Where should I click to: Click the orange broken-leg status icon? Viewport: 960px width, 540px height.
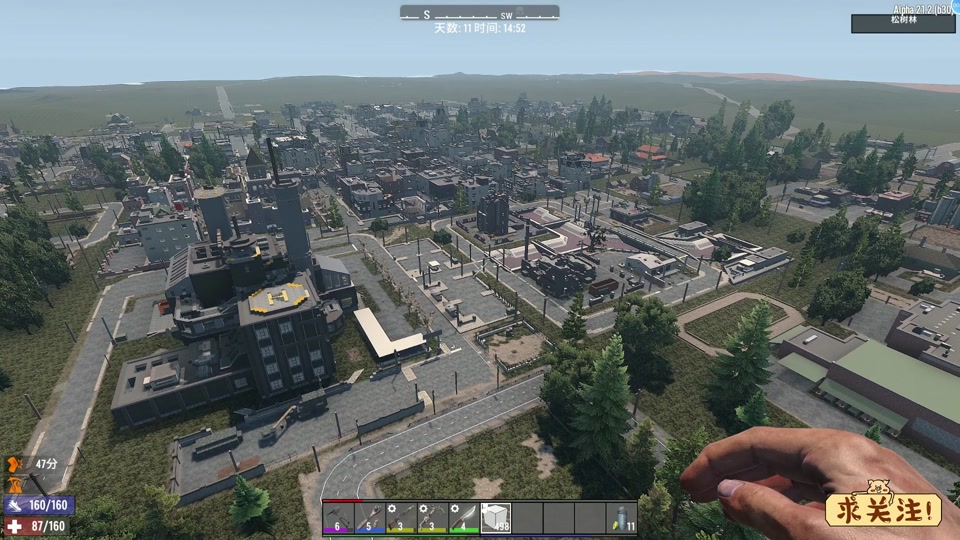click(14, 464)
